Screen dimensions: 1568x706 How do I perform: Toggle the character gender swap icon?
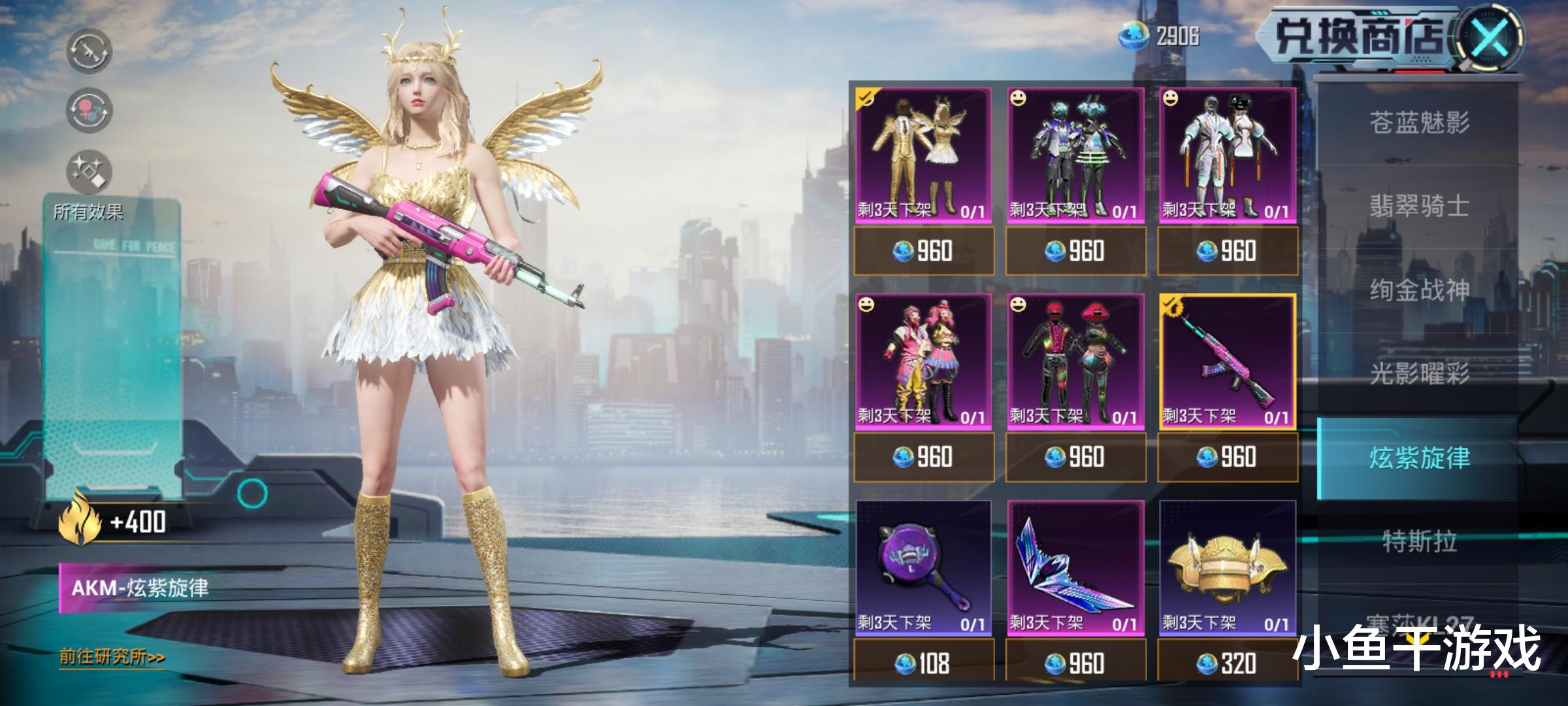[x=89, y=110]
